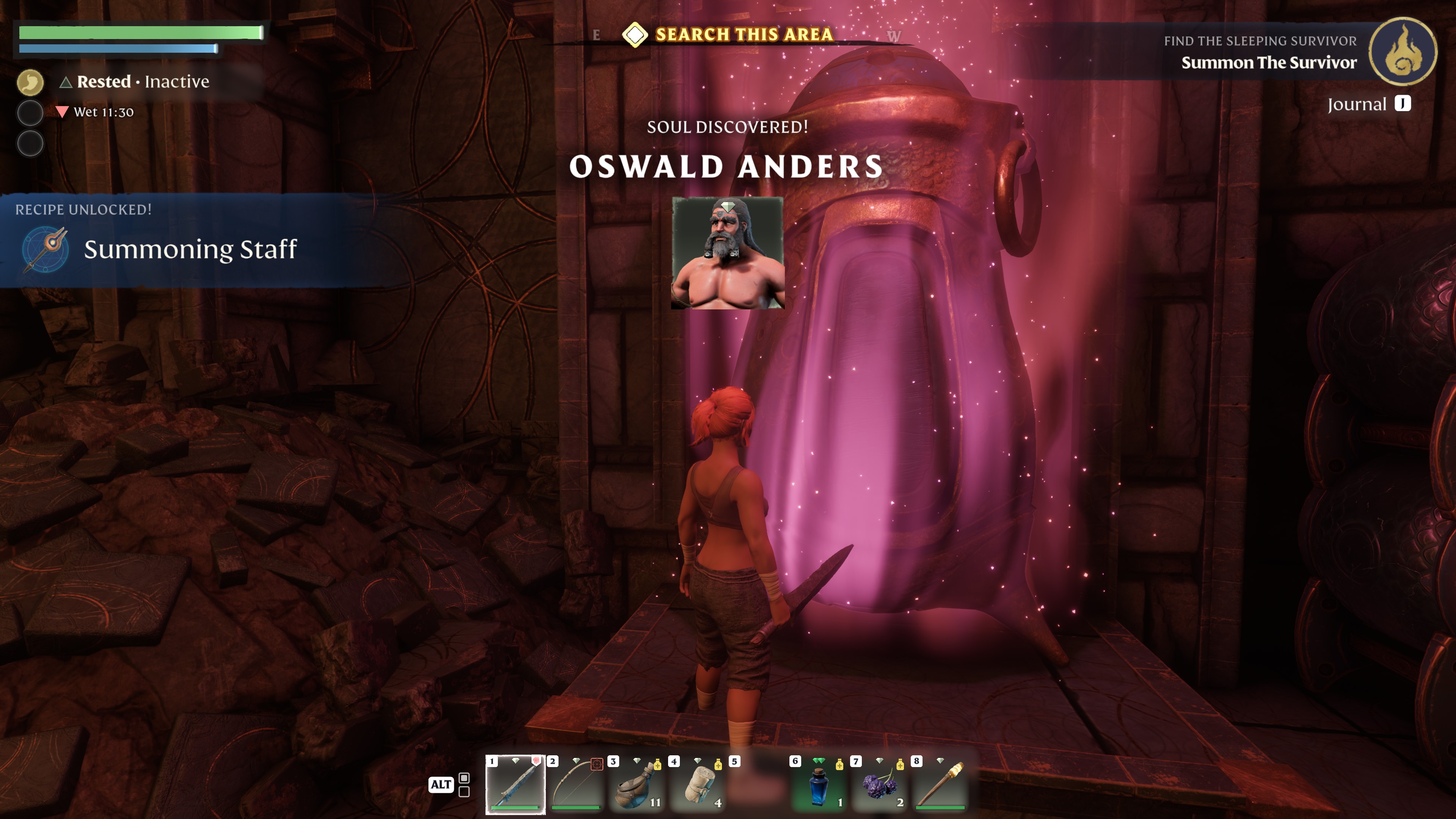Equip the torch in hotbar slot 8
The height and width of the screenshot is (819, 1456).
tap(940, 784)
